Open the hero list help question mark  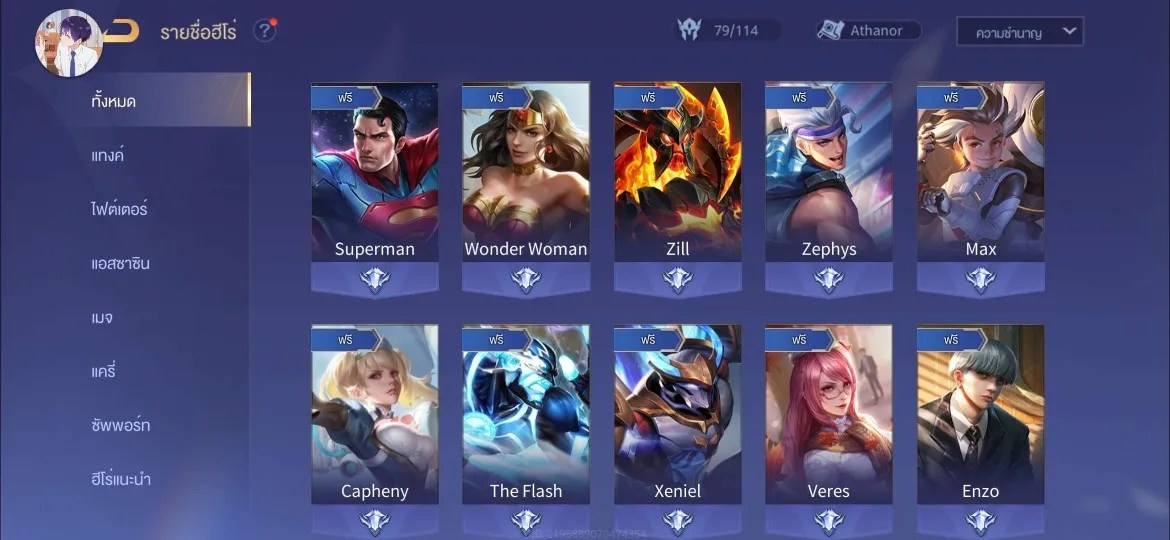pos(264,31)
